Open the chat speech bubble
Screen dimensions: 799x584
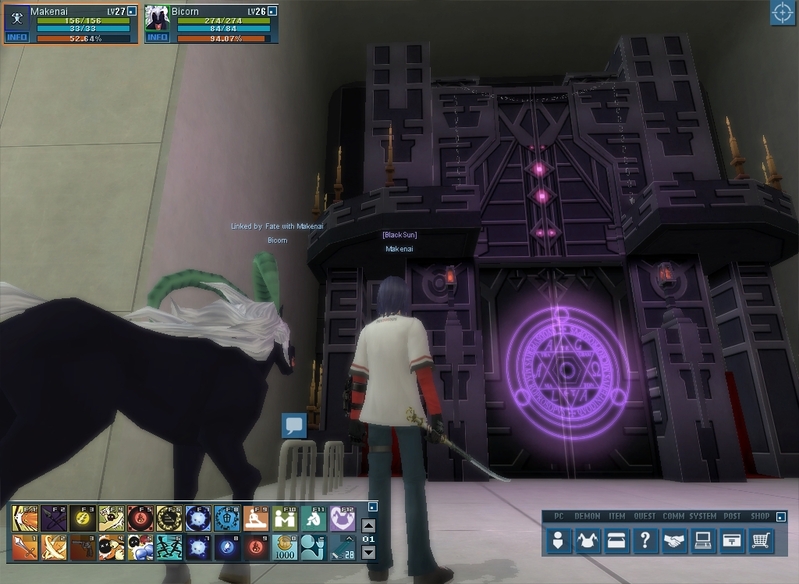coord(293,426)
